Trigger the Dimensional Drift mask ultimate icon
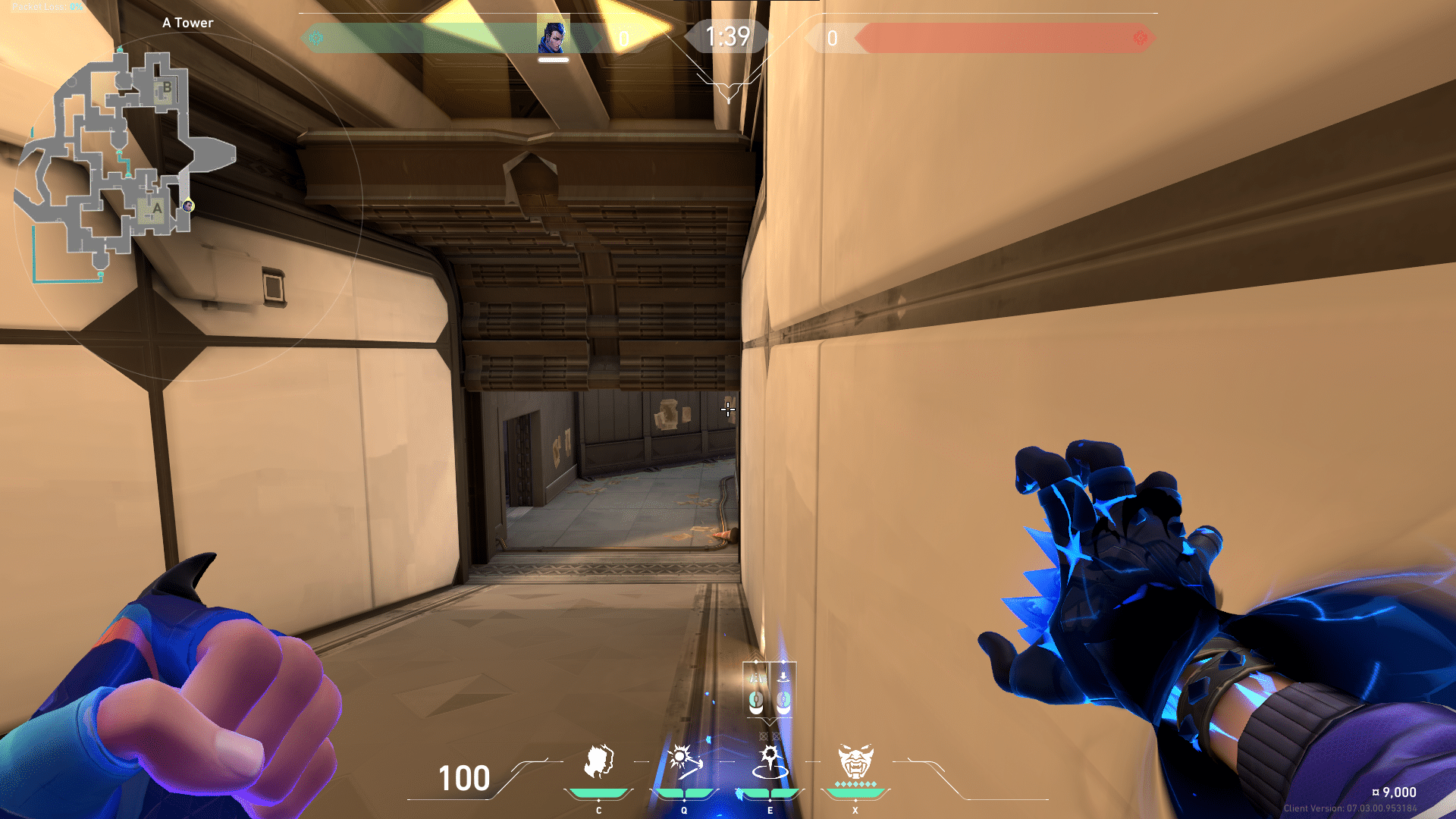The image size is (1456, 819). tap(855, 762)
